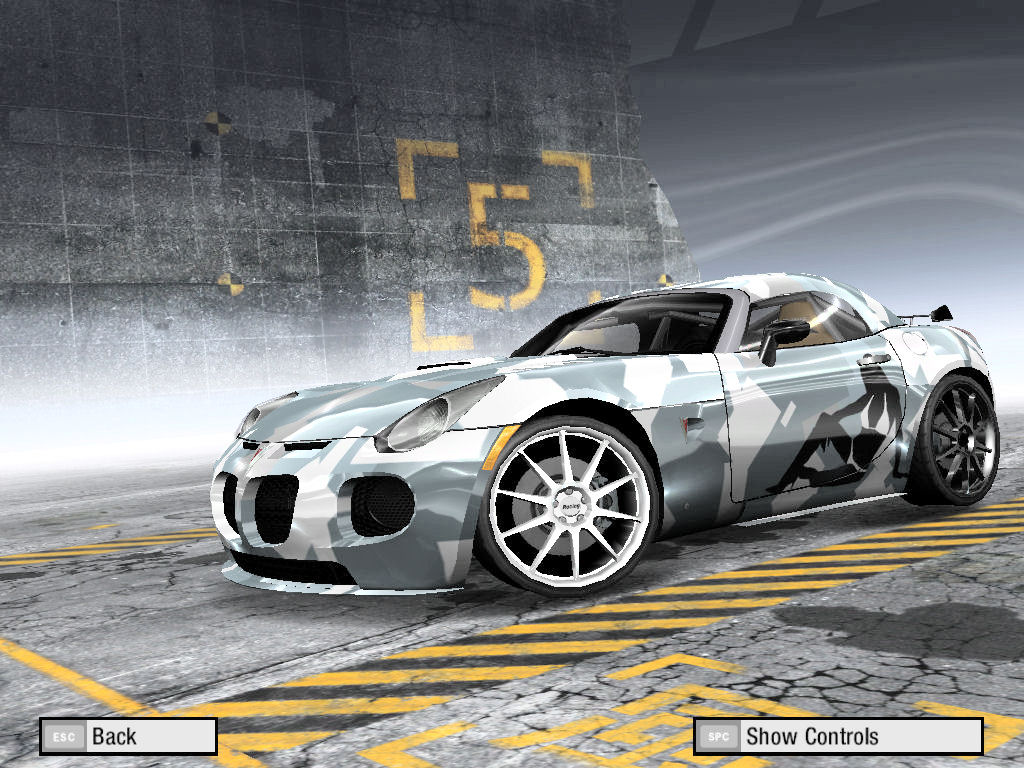Image resolution: width=1024 pixels, height=768 pixels.
Task: Click the Back button
Action: click(128, 737)
